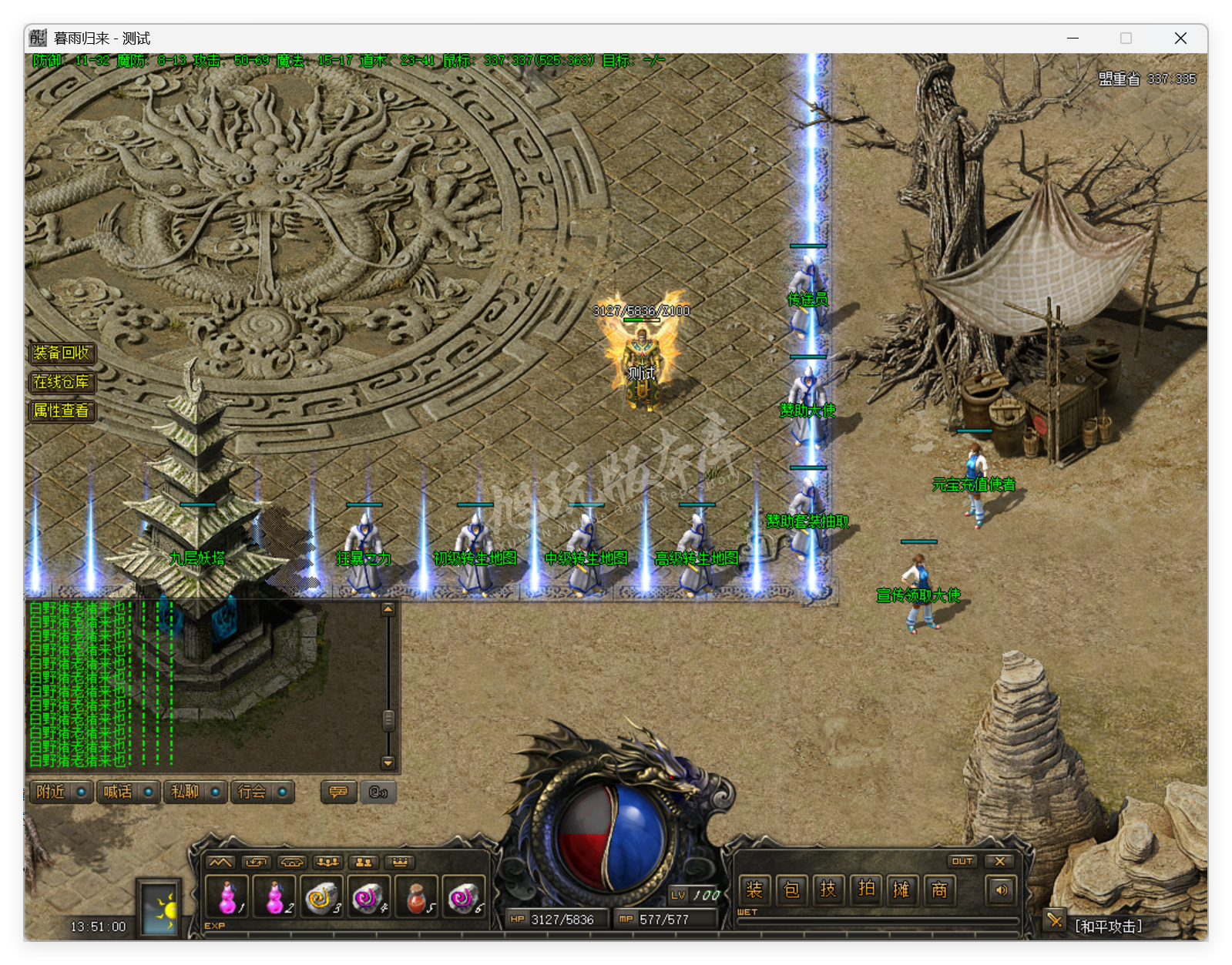Click the chat log scroll-up arrow

(x=388, y=609)
